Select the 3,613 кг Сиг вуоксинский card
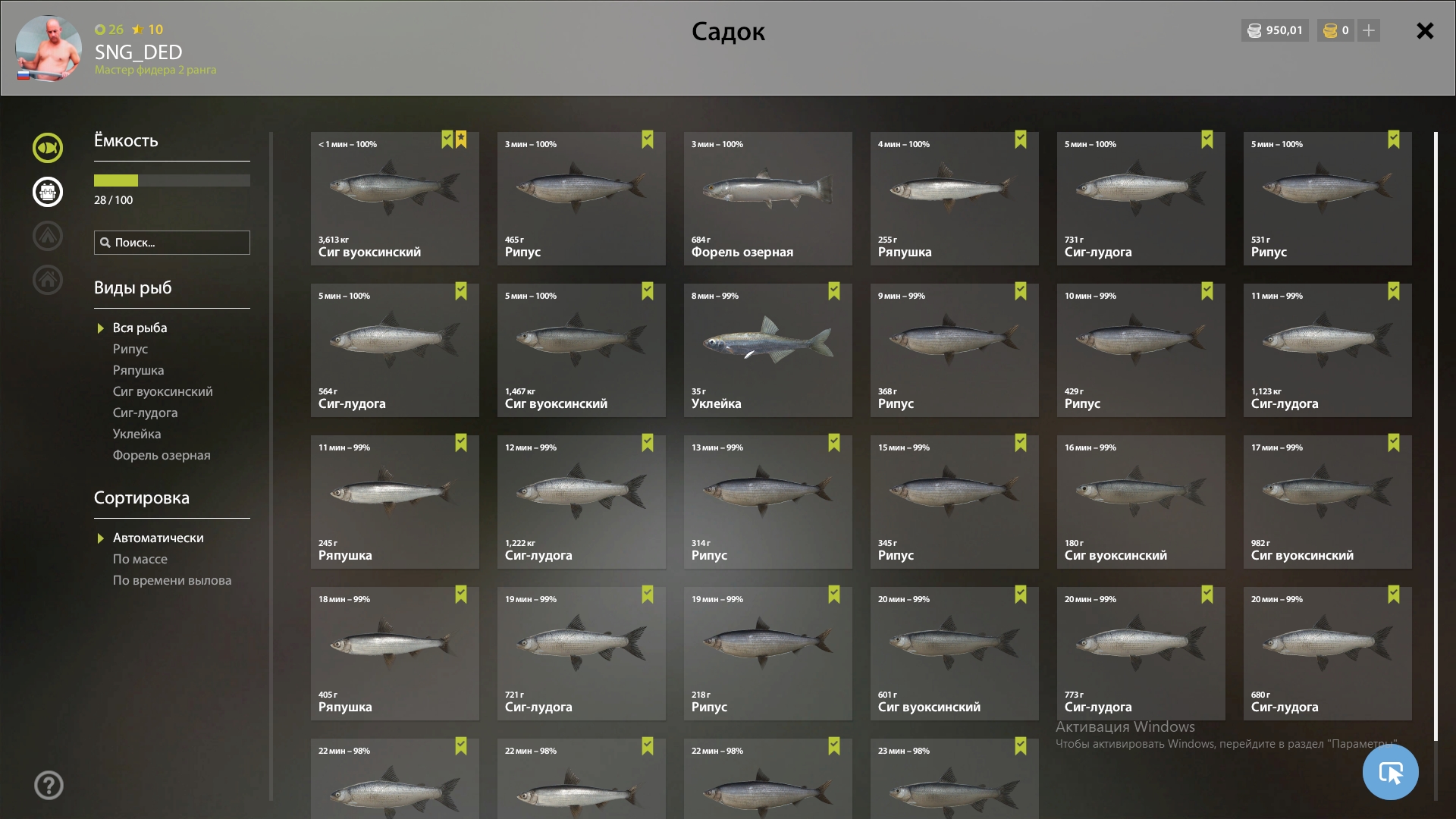This screenshot has width=1456, height=819. tap(394, 199)
